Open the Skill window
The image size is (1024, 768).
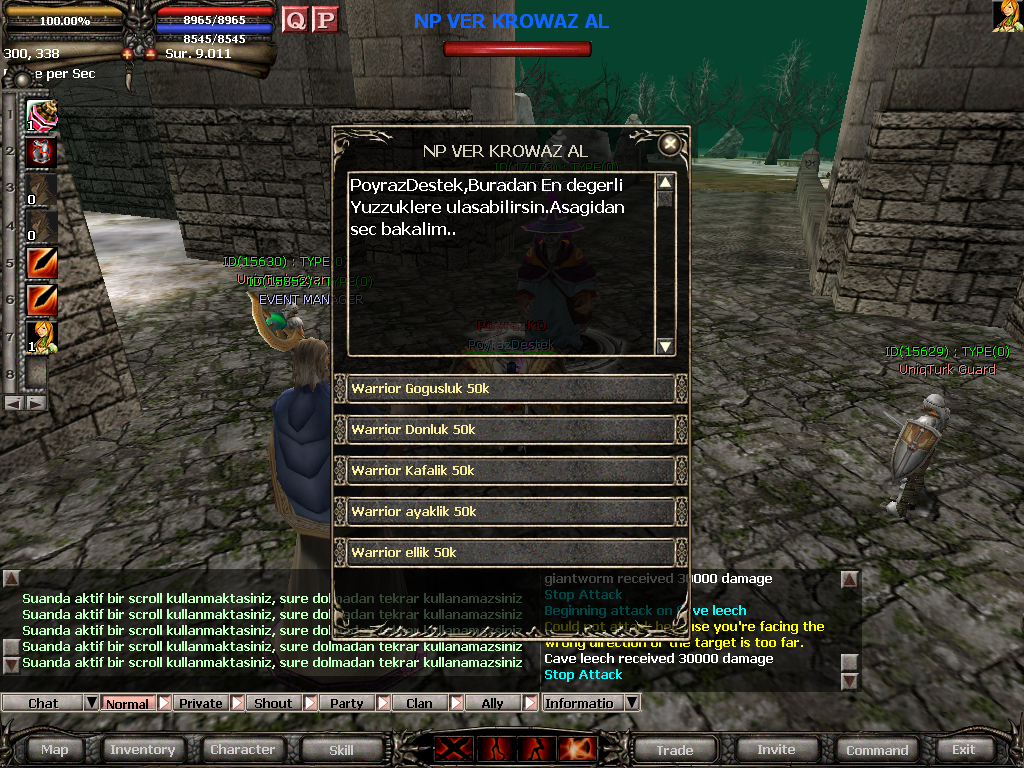pos(341,749)
